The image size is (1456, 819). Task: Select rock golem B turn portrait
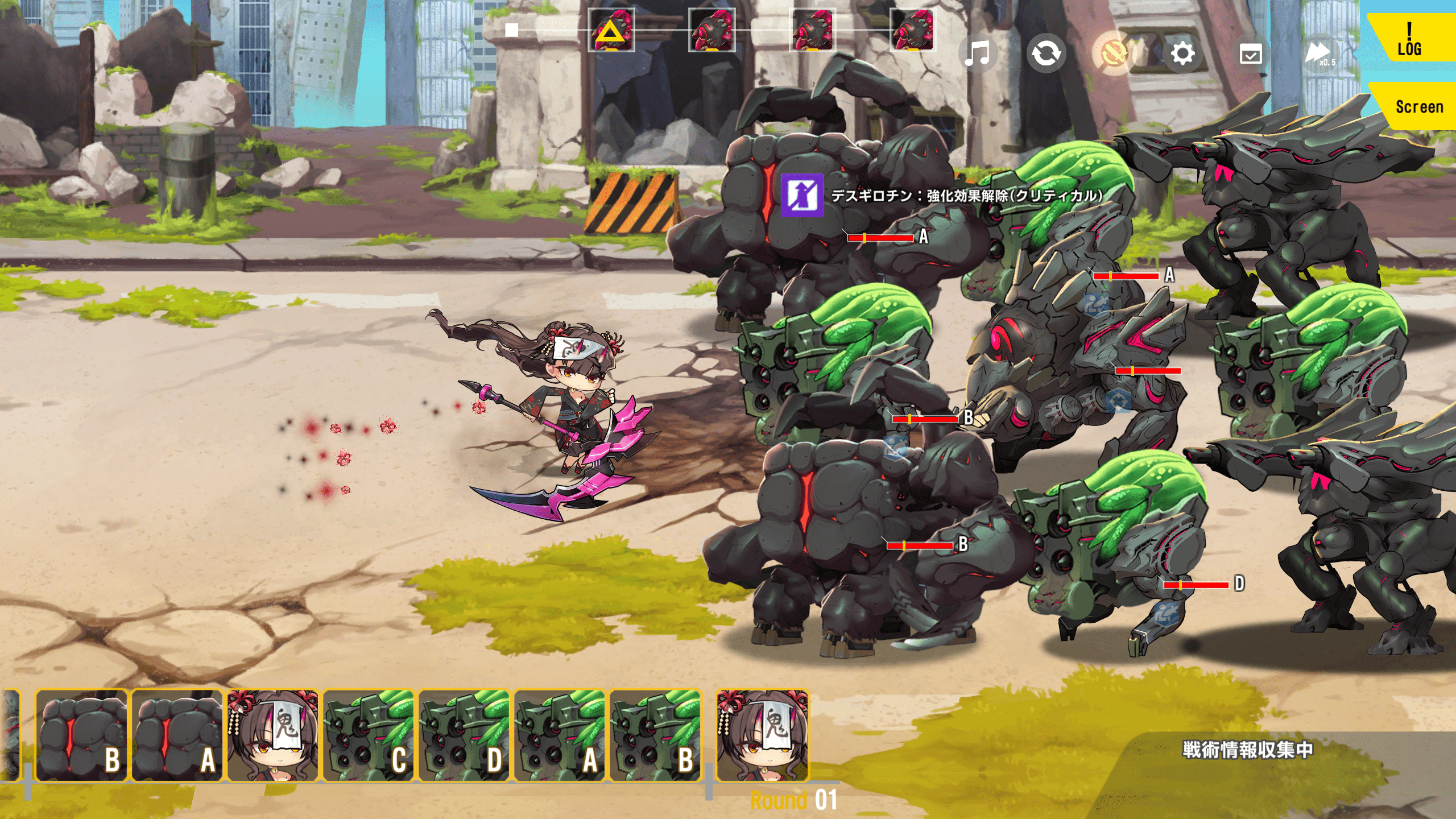[x=82, y=736]
